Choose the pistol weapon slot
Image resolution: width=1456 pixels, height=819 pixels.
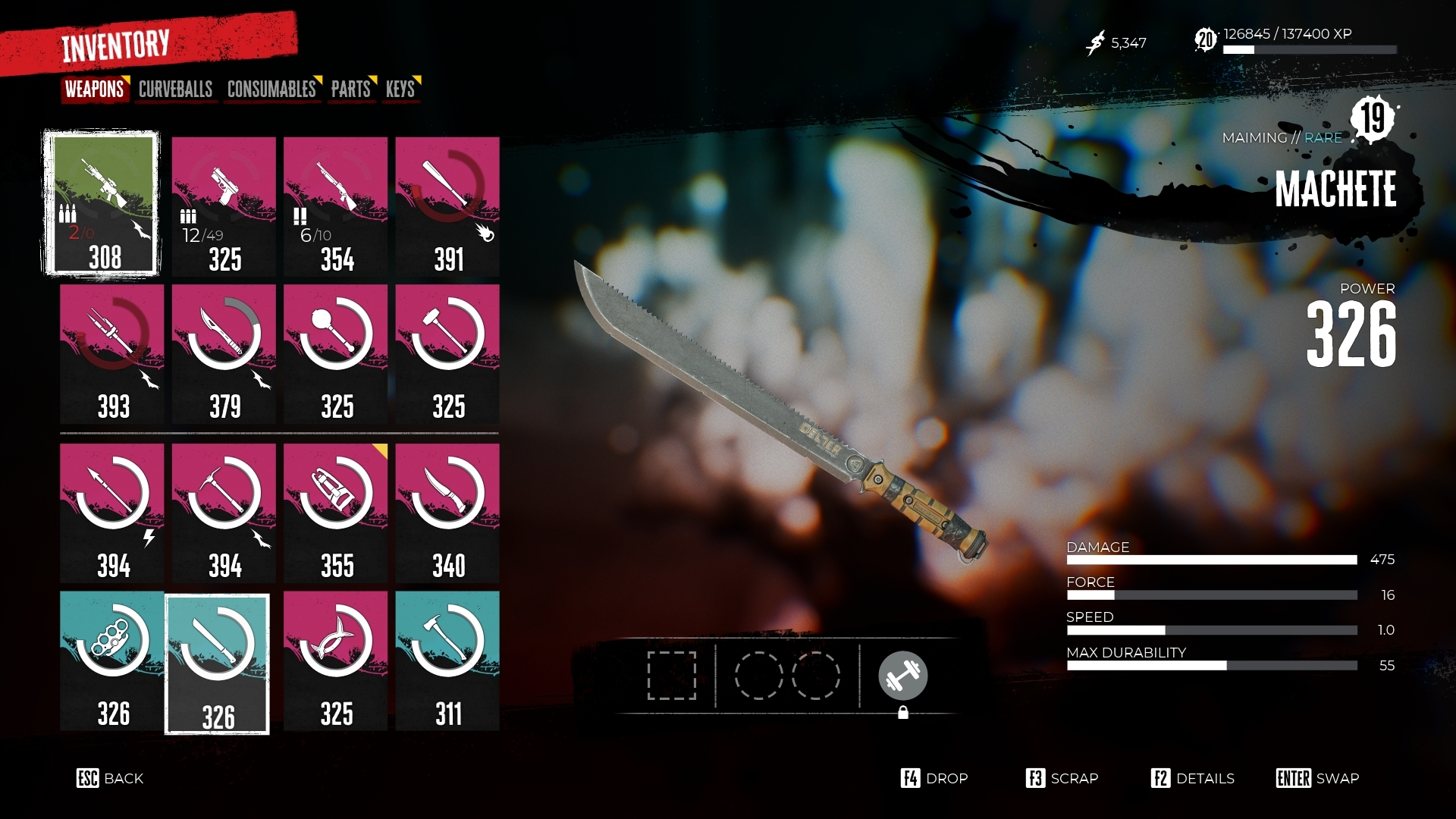tap(224, 206)
